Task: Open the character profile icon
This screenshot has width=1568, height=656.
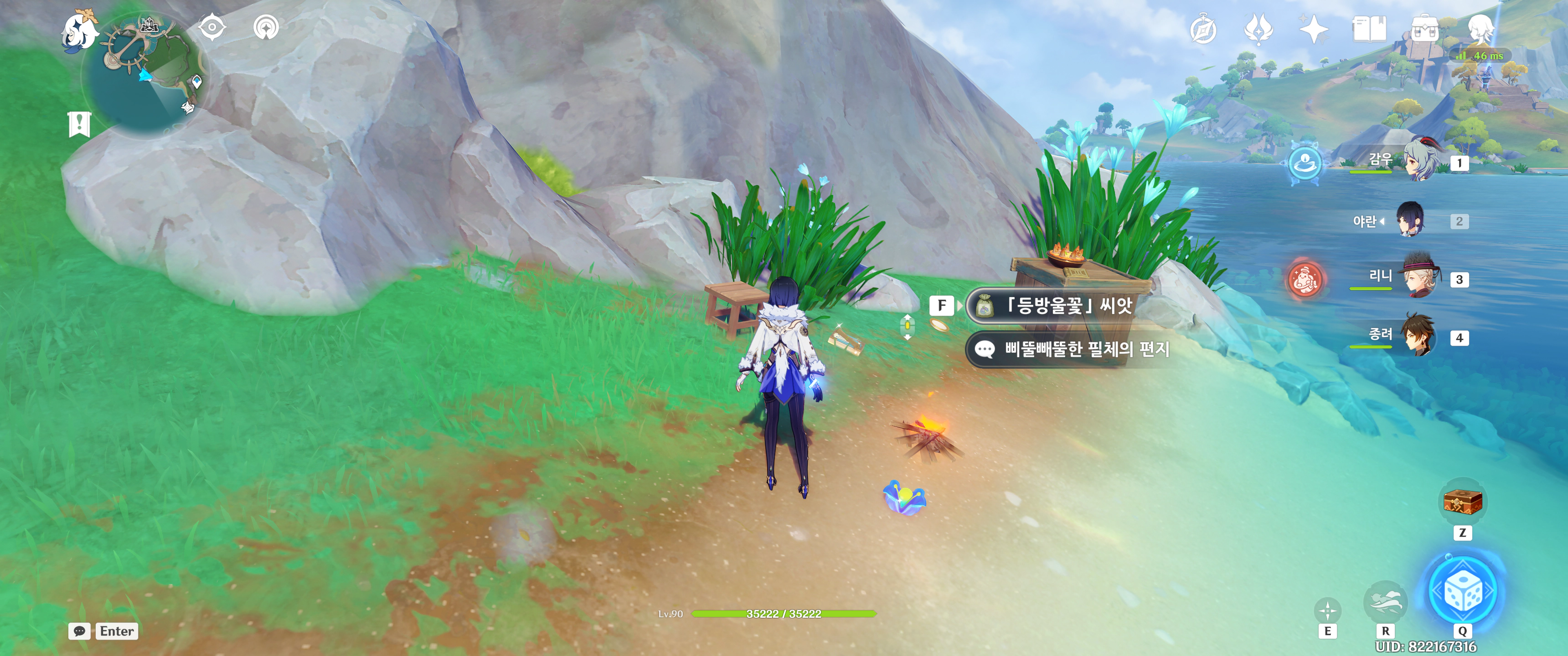Action: pyautogui.click(x=1480, y=28)
